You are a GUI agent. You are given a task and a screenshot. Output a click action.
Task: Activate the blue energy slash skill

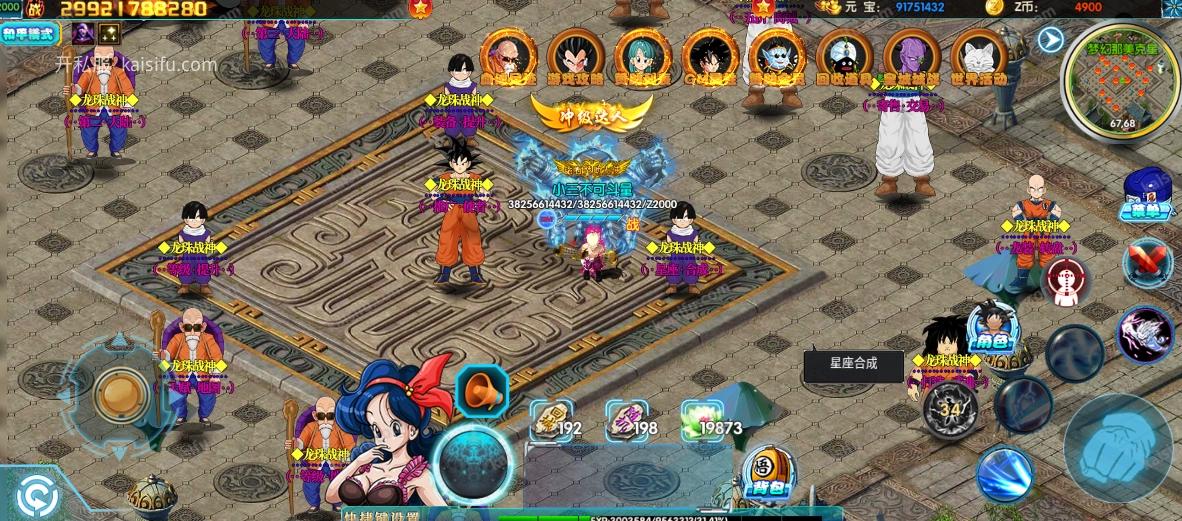1003,474
